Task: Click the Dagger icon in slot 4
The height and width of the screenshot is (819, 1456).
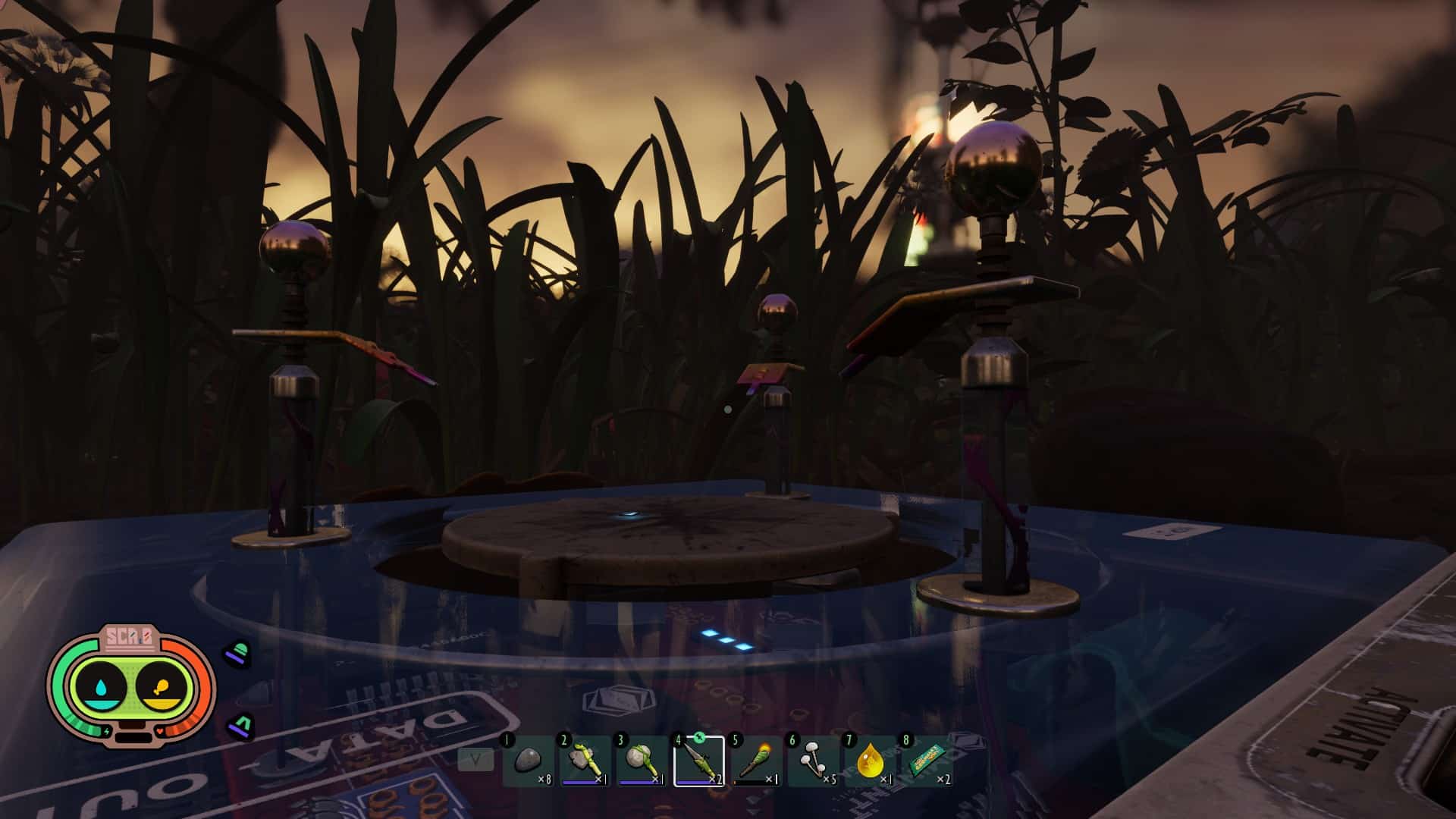Action: (x=698, y=758)
